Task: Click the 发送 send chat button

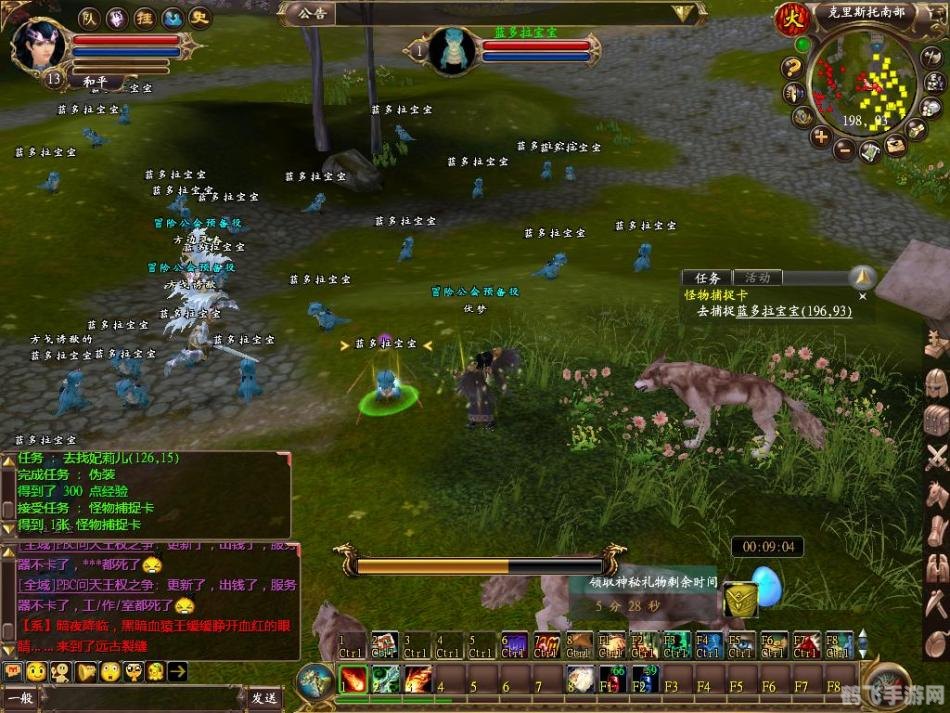Action: [264, 698]
